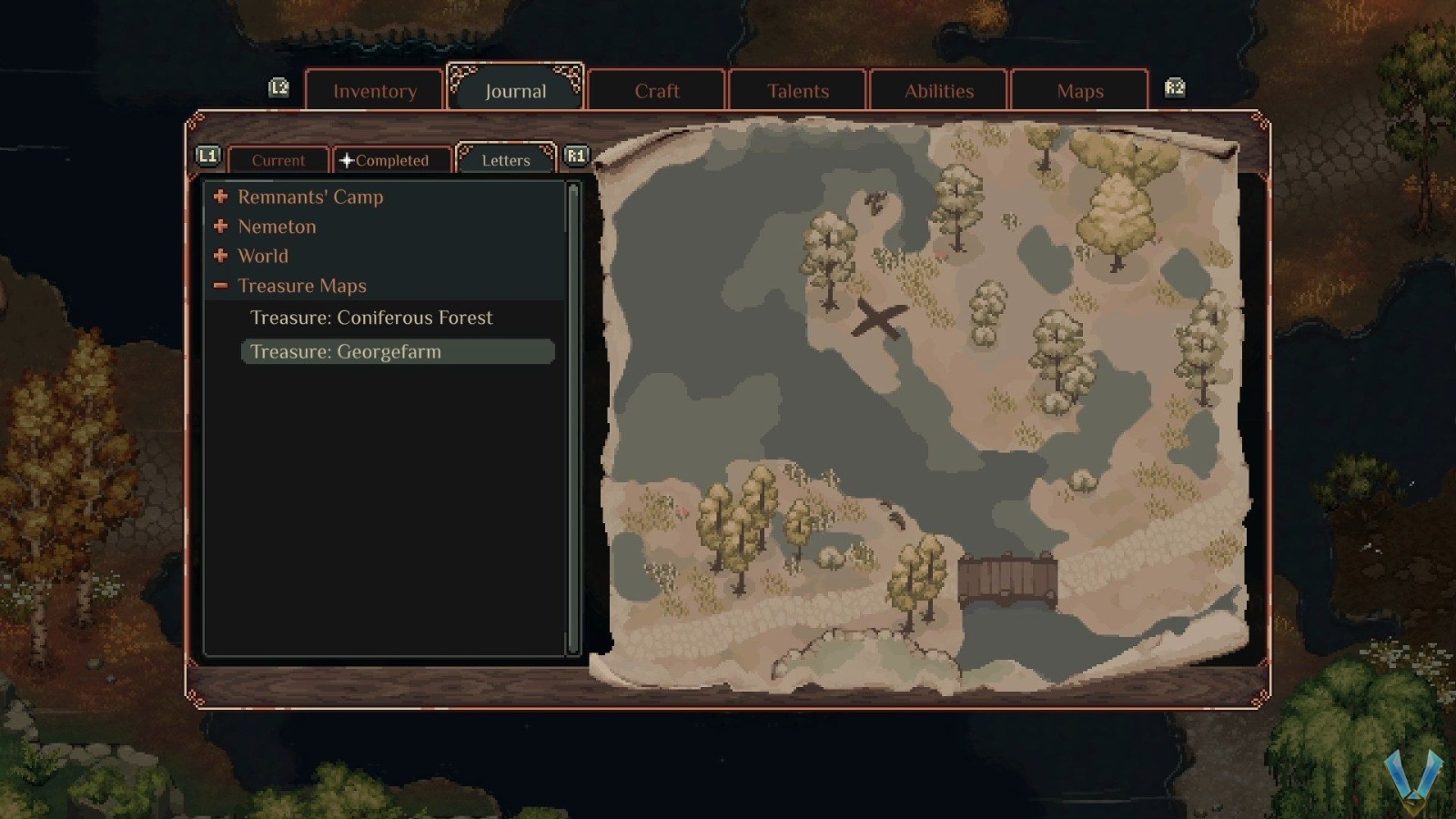Expand the Nemeton section
The width and height of the screenshot is (1456, 819).
click(x=221, y=227)
